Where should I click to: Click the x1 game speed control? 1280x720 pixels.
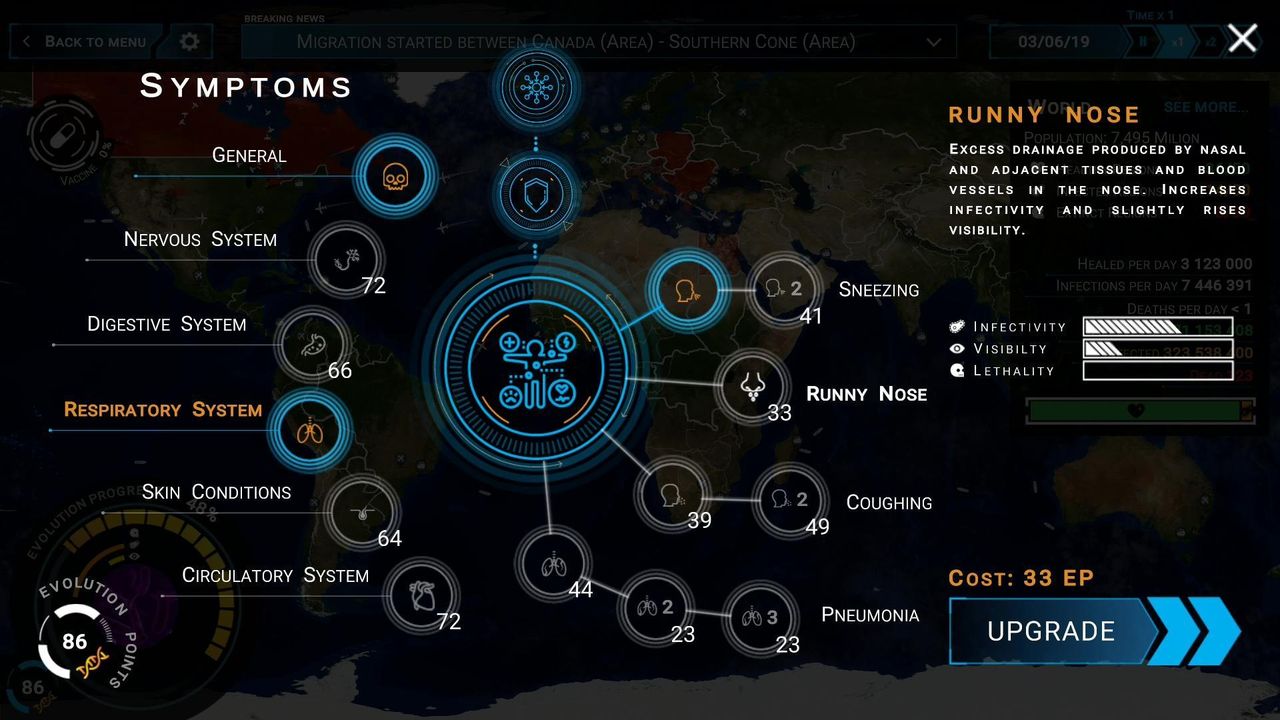(1177, 42)
